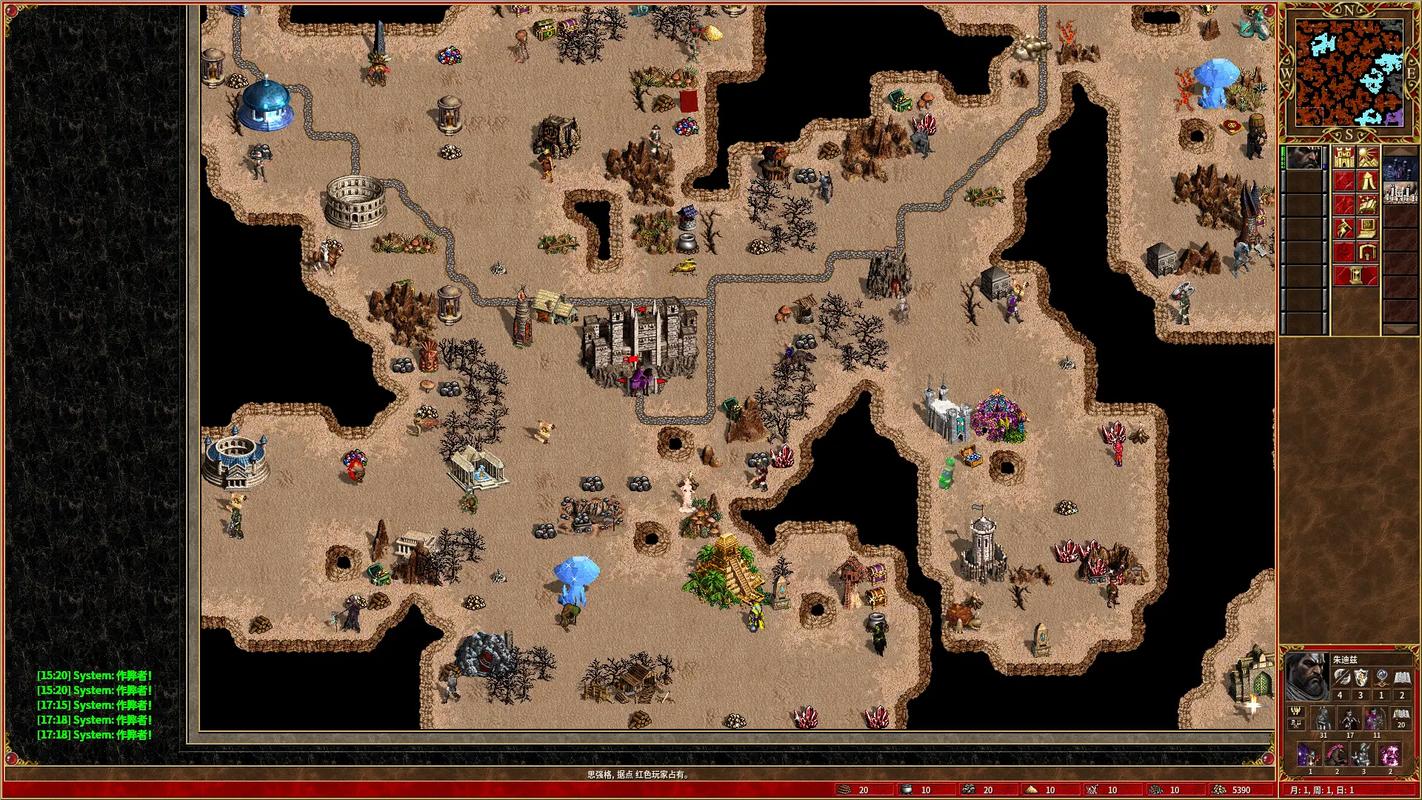Move the hero using the winged horse button
1422x800 pixels.
(1367, 204)
